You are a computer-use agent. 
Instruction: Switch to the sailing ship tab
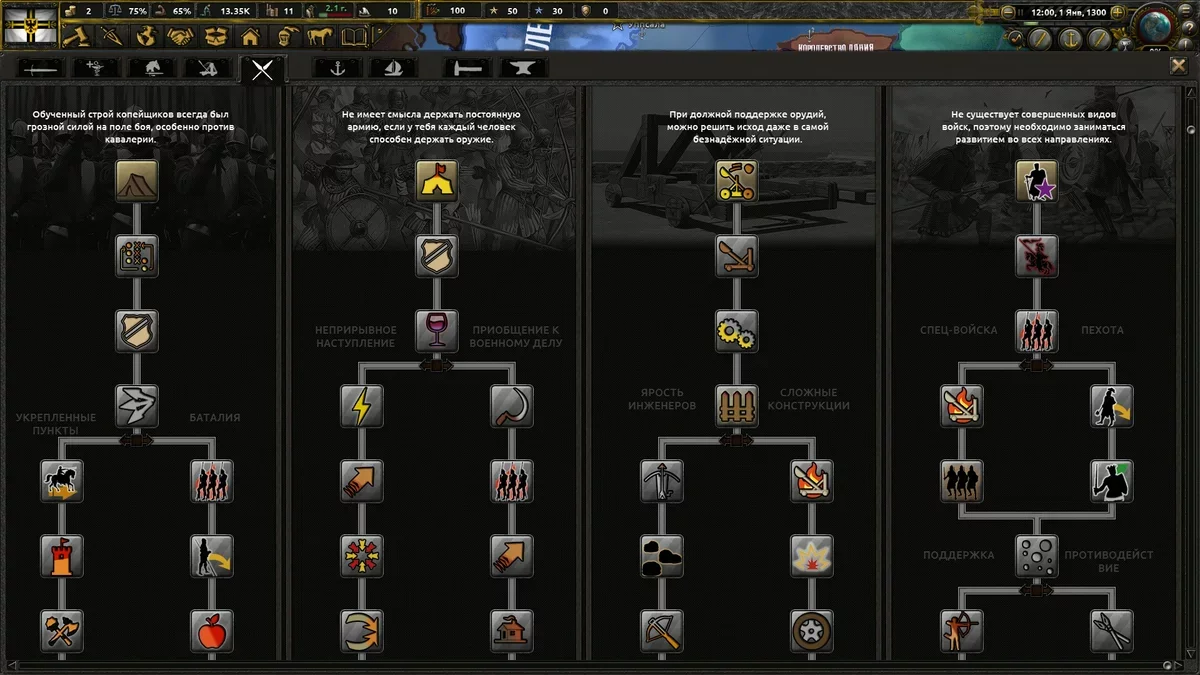point(393,68)
